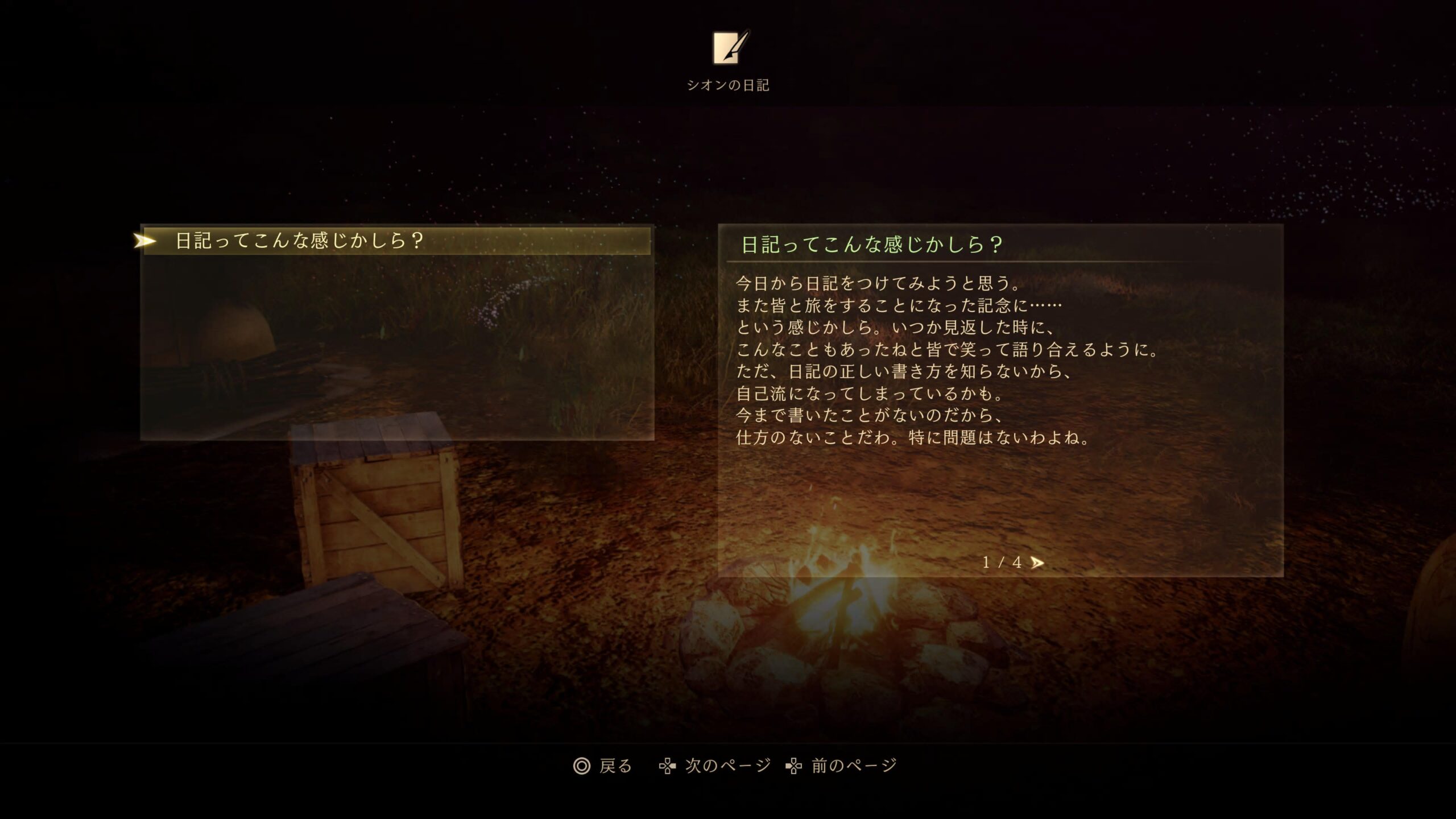1456x819 pixels.
Task: Choose 前のページ to return a page
Action: coord(841,766)
